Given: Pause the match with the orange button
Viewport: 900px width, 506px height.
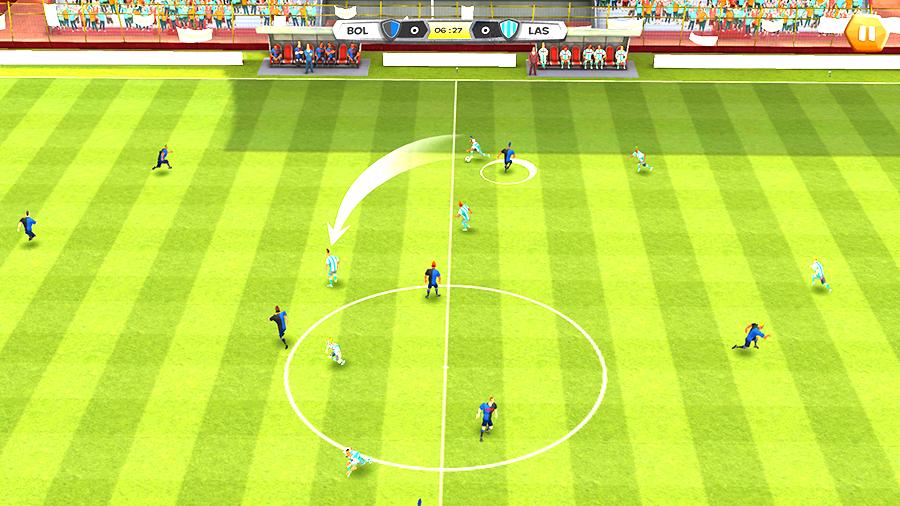Looking at the screenshot, I should click(867, 34).
